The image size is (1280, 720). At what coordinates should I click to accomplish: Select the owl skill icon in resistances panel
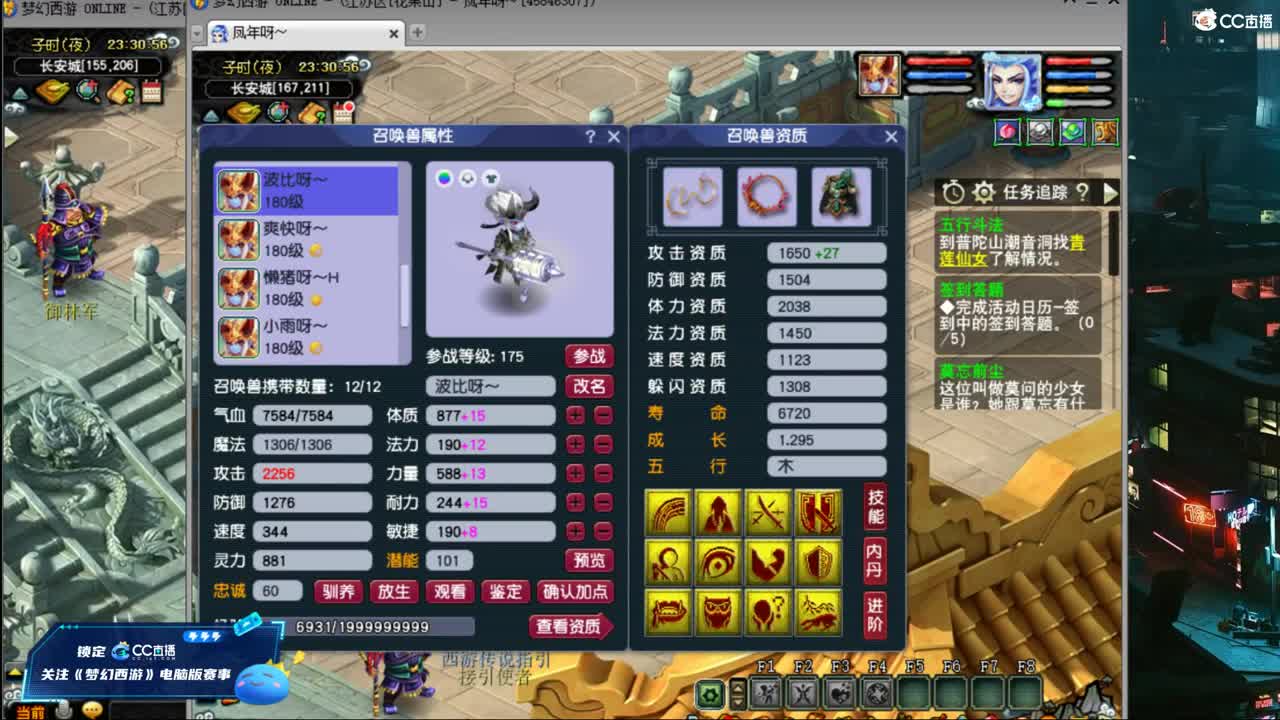click(717, 613)
